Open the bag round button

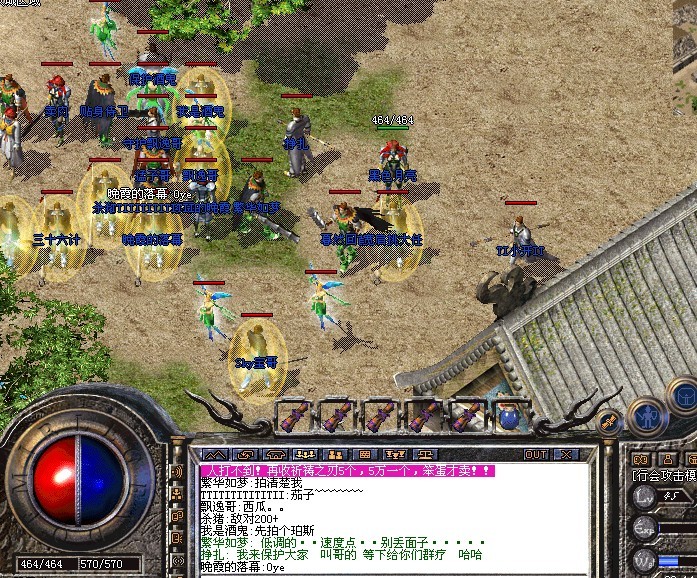682,393
